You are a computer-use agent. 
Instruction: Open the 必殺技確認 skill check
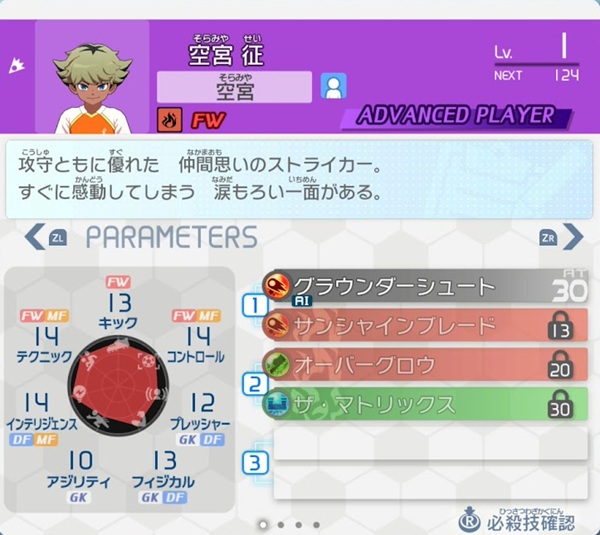(520, 520)
